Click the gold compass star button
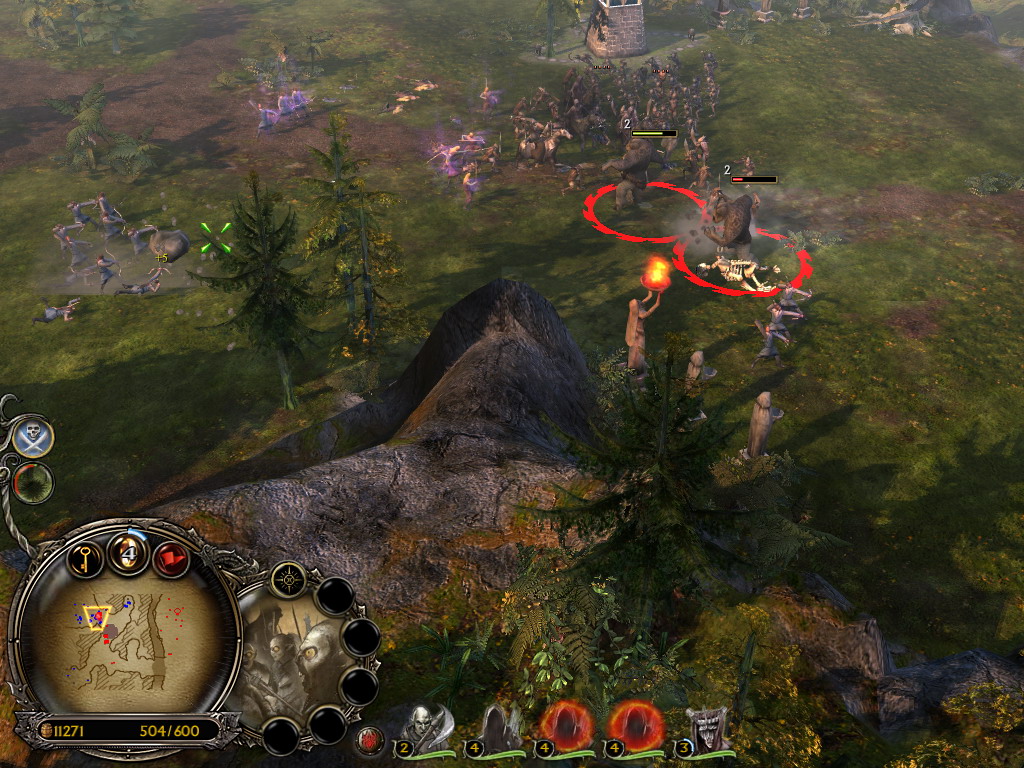 click(x=288, y=579)
